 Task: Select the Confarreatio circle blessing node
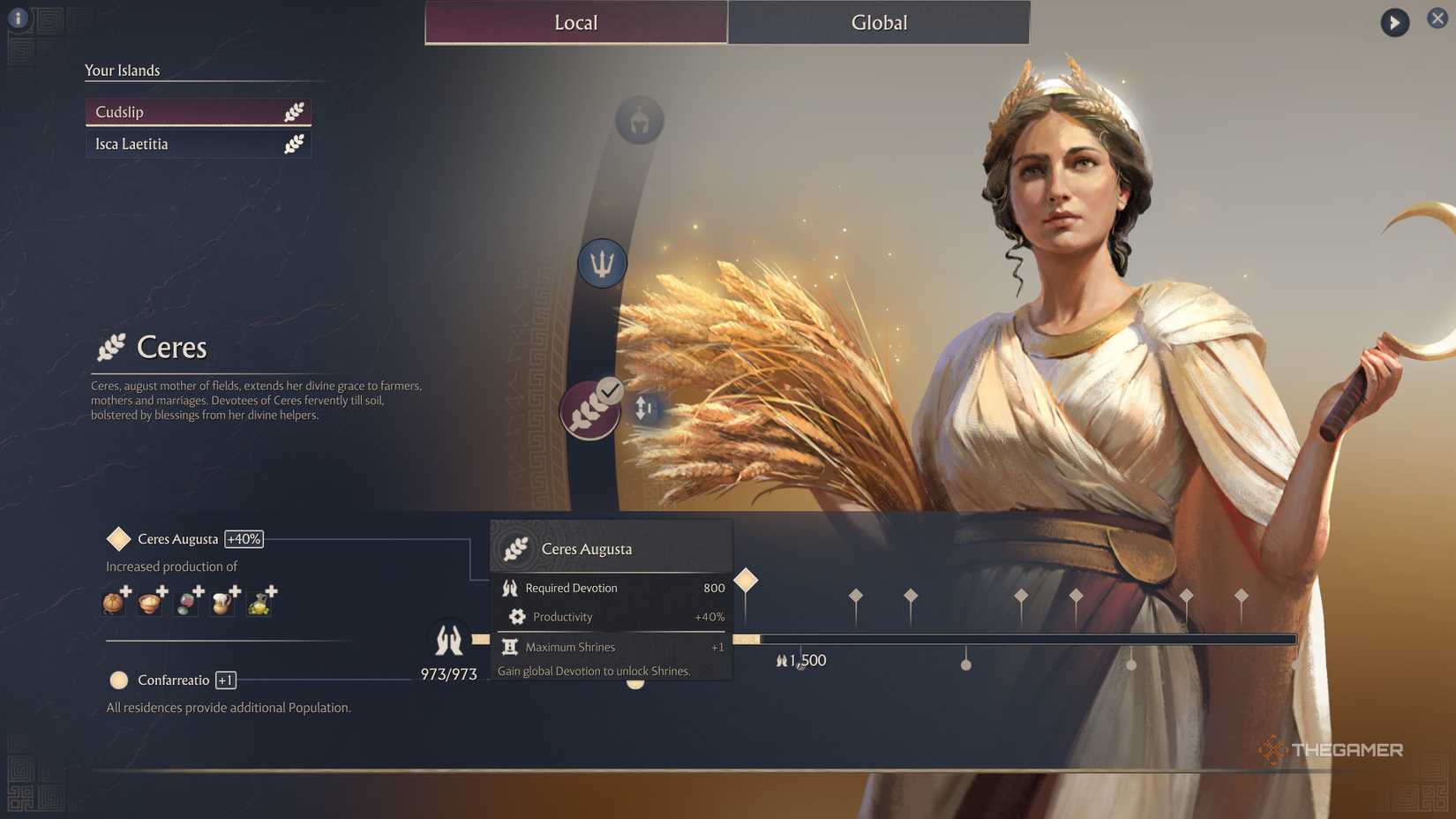pos(119,680)
